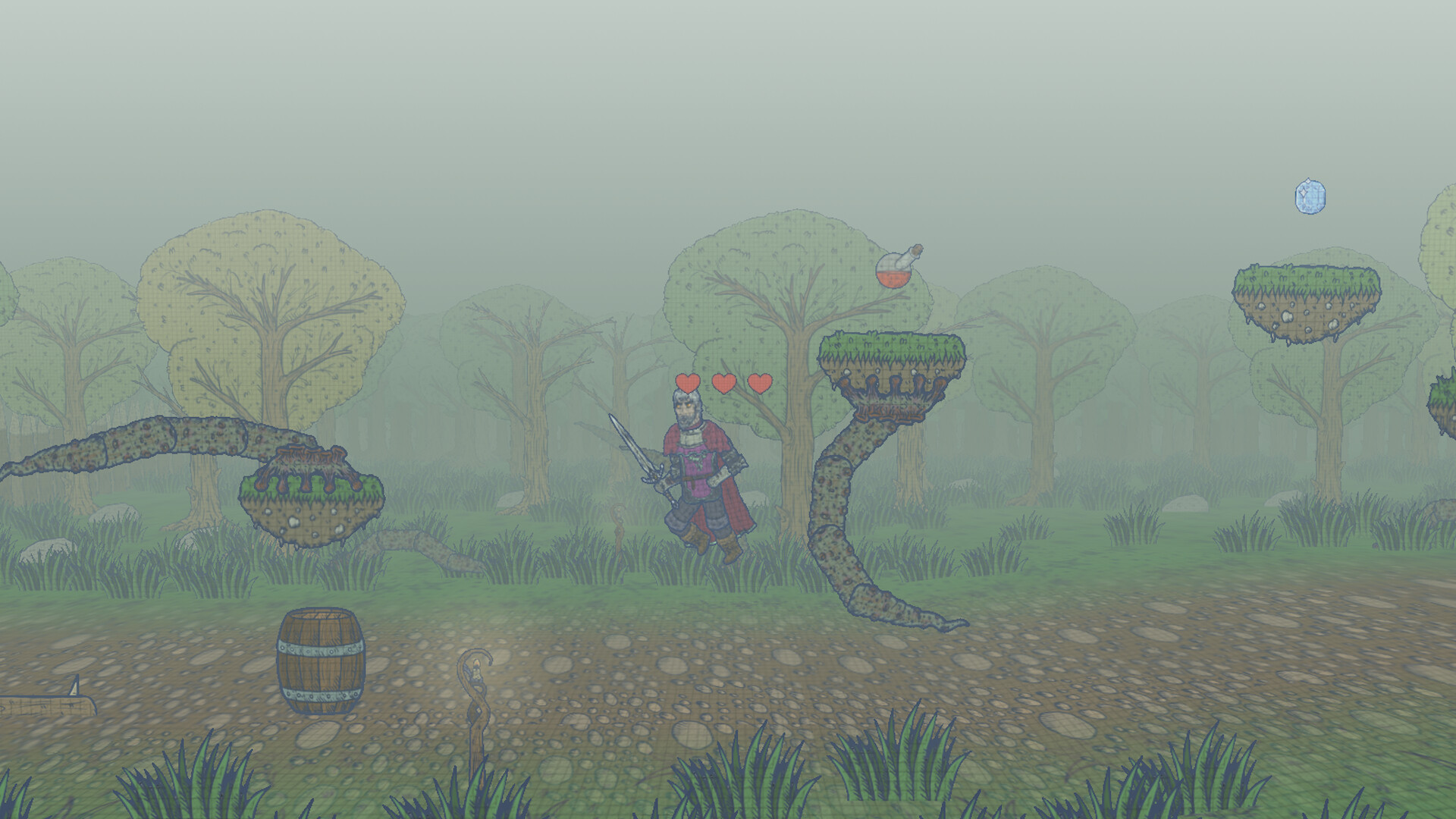The image size is (1456, 819).
Task: Read the wooden signpost at the left edge
Action: click(45, 705)
